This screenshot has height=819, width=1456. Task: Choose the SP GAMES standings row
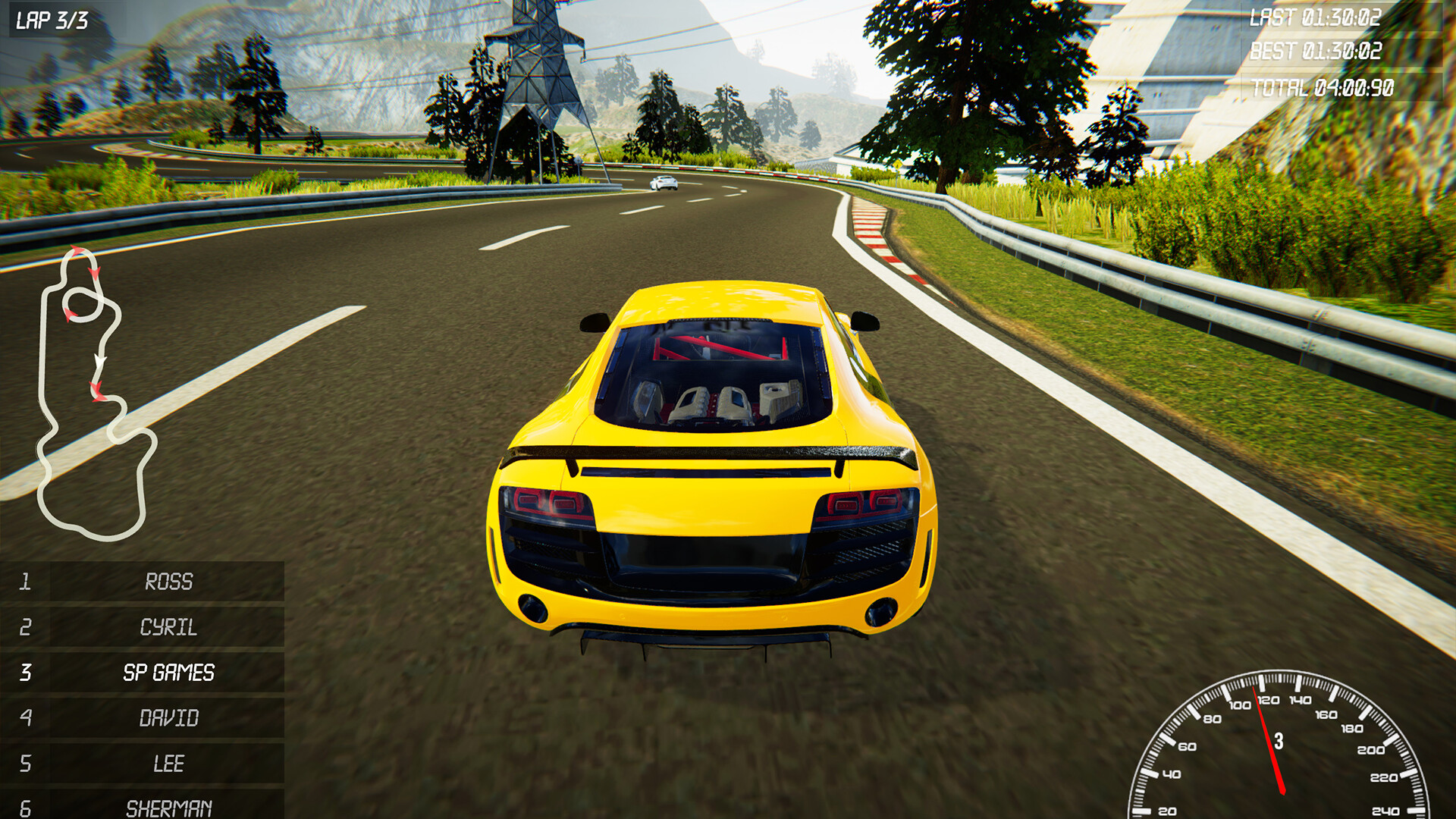click(x=168, y=673)
